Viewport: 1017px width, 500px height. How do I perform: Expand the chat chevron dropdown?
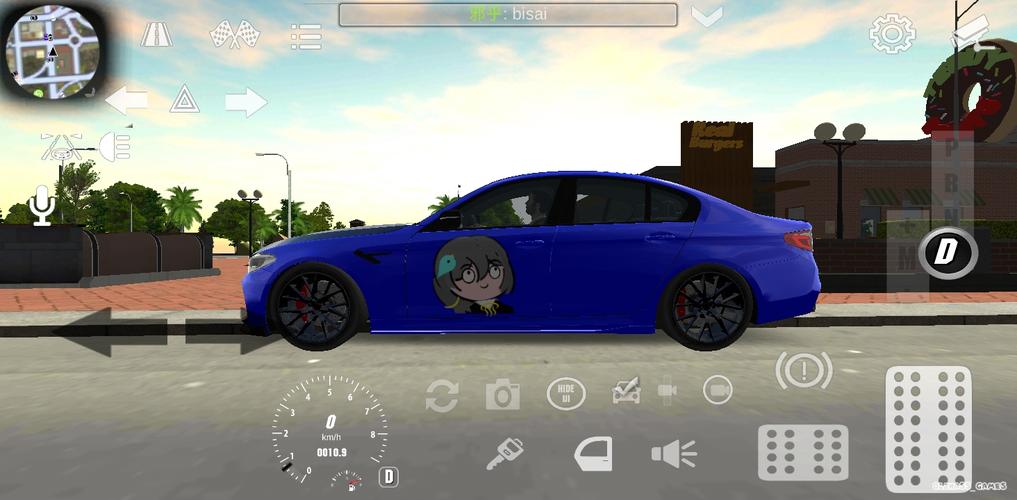[707, 17]
